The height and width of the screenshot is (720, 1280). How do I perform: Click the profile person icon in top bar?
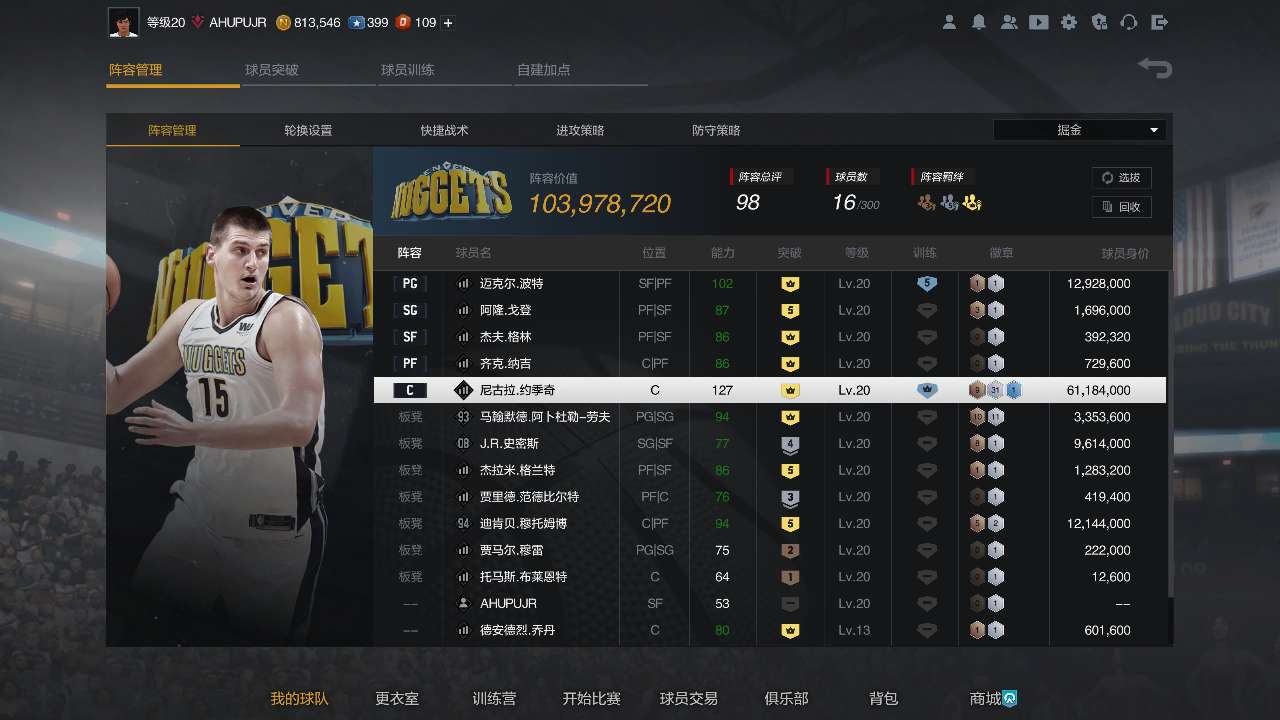949,22
